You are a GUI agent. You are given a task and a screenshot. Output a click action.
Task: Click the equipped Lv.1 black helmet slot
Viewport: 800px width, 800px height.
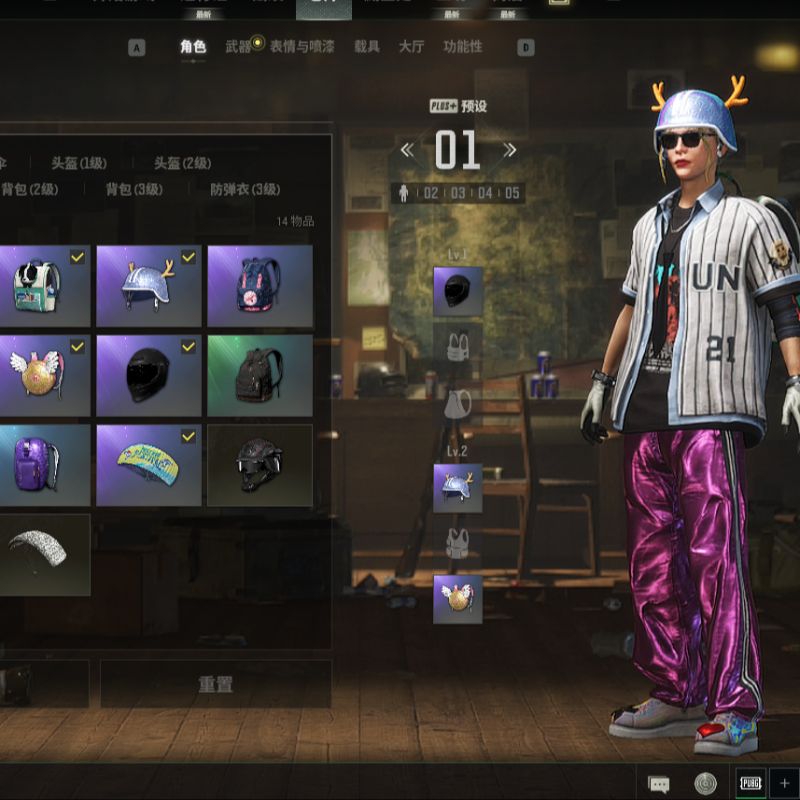(x=457, y=291)
